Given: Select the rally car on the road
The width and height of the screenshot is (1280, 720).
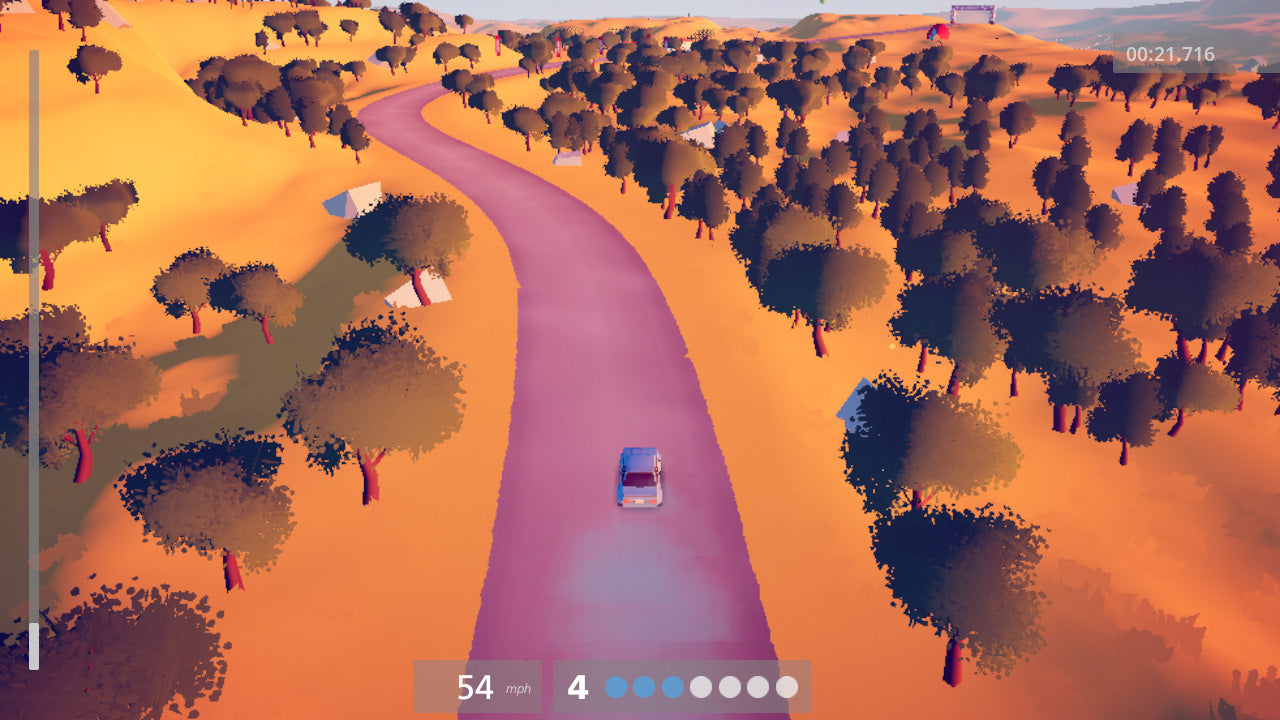Looking at the screenshot, I should (x=640, y=480).
